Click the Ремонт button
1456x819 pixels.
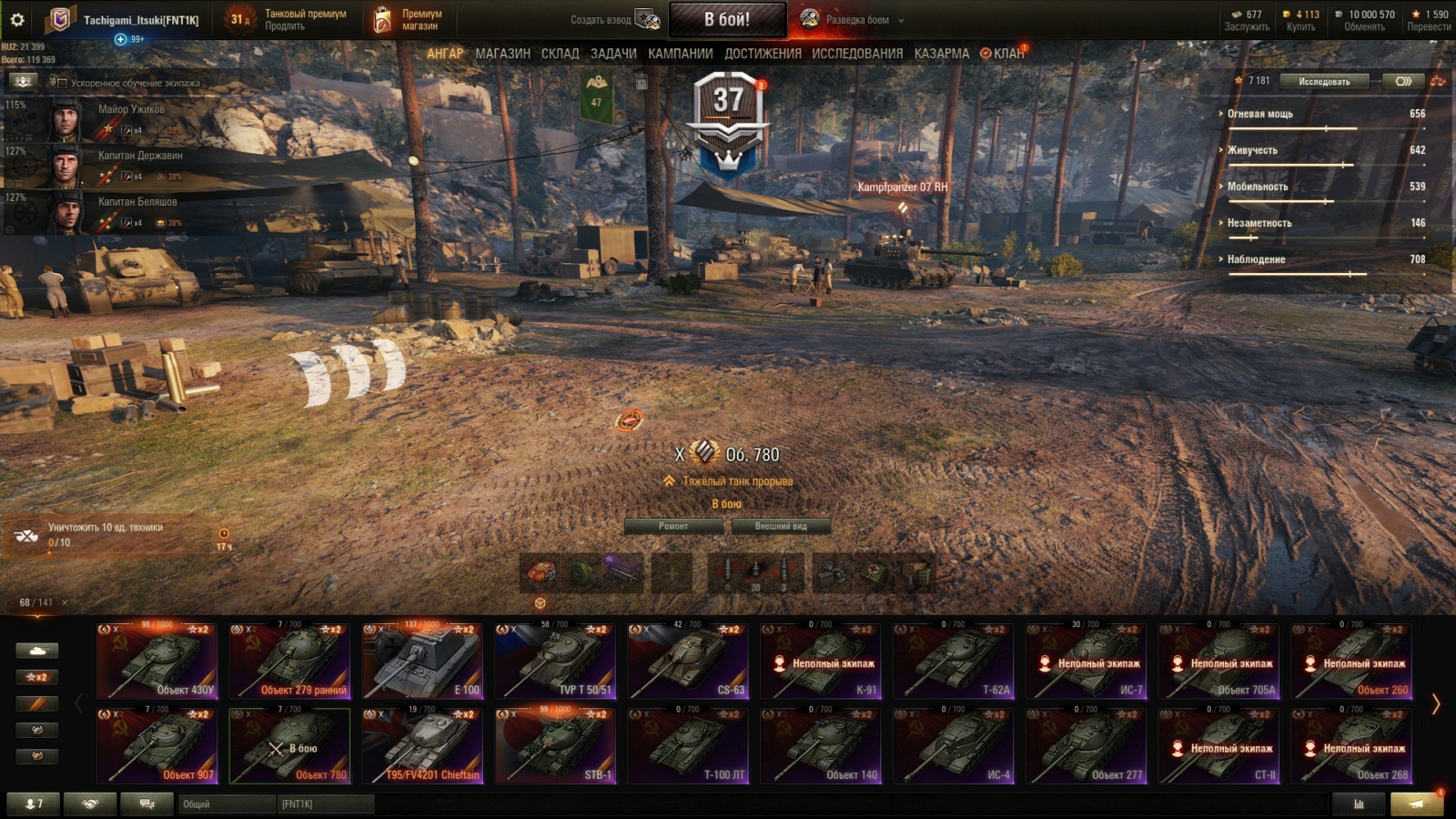tap(673, 526)
